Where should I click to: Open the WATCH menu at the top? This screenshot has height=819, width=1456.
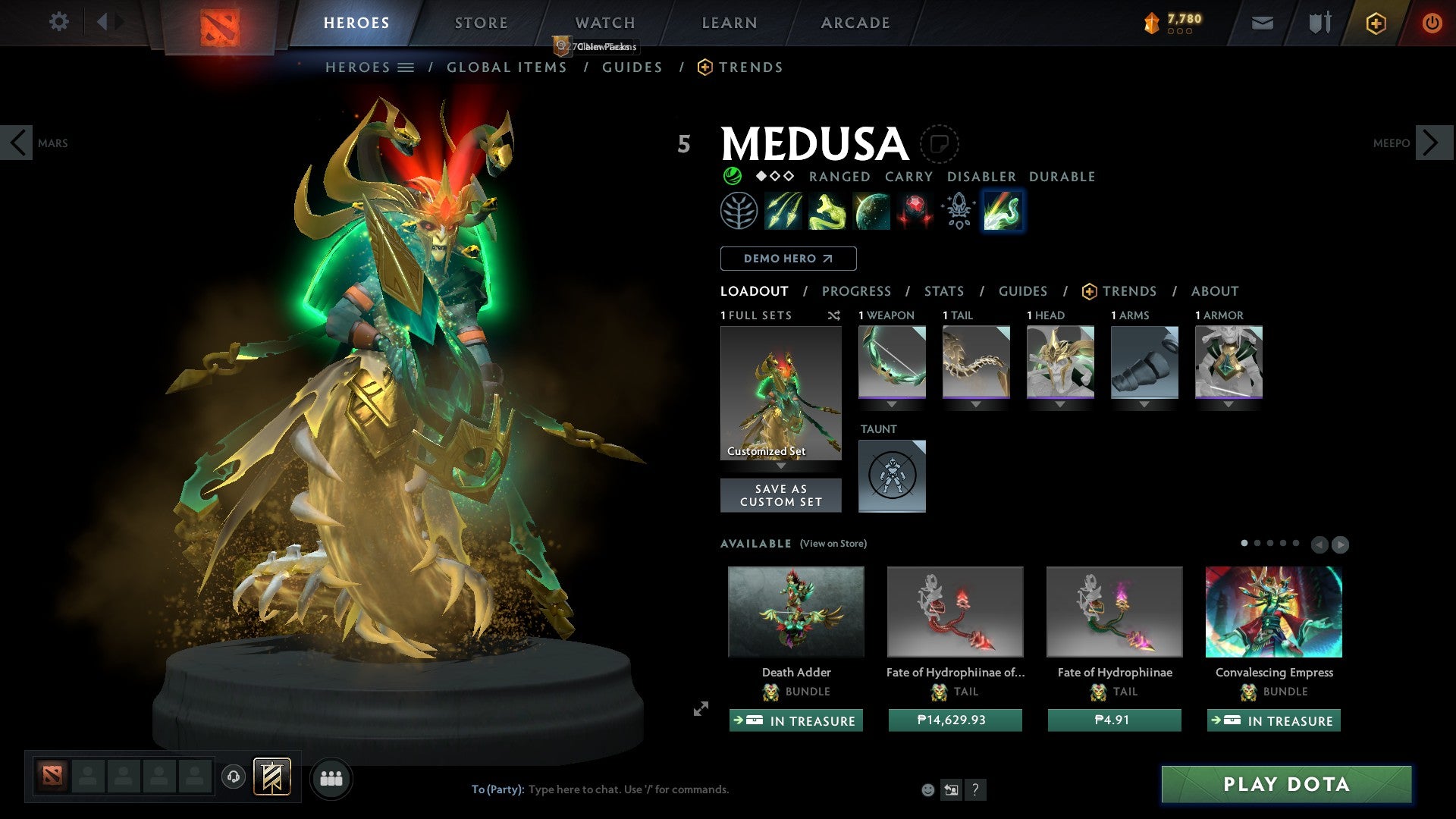click(604, 22)
